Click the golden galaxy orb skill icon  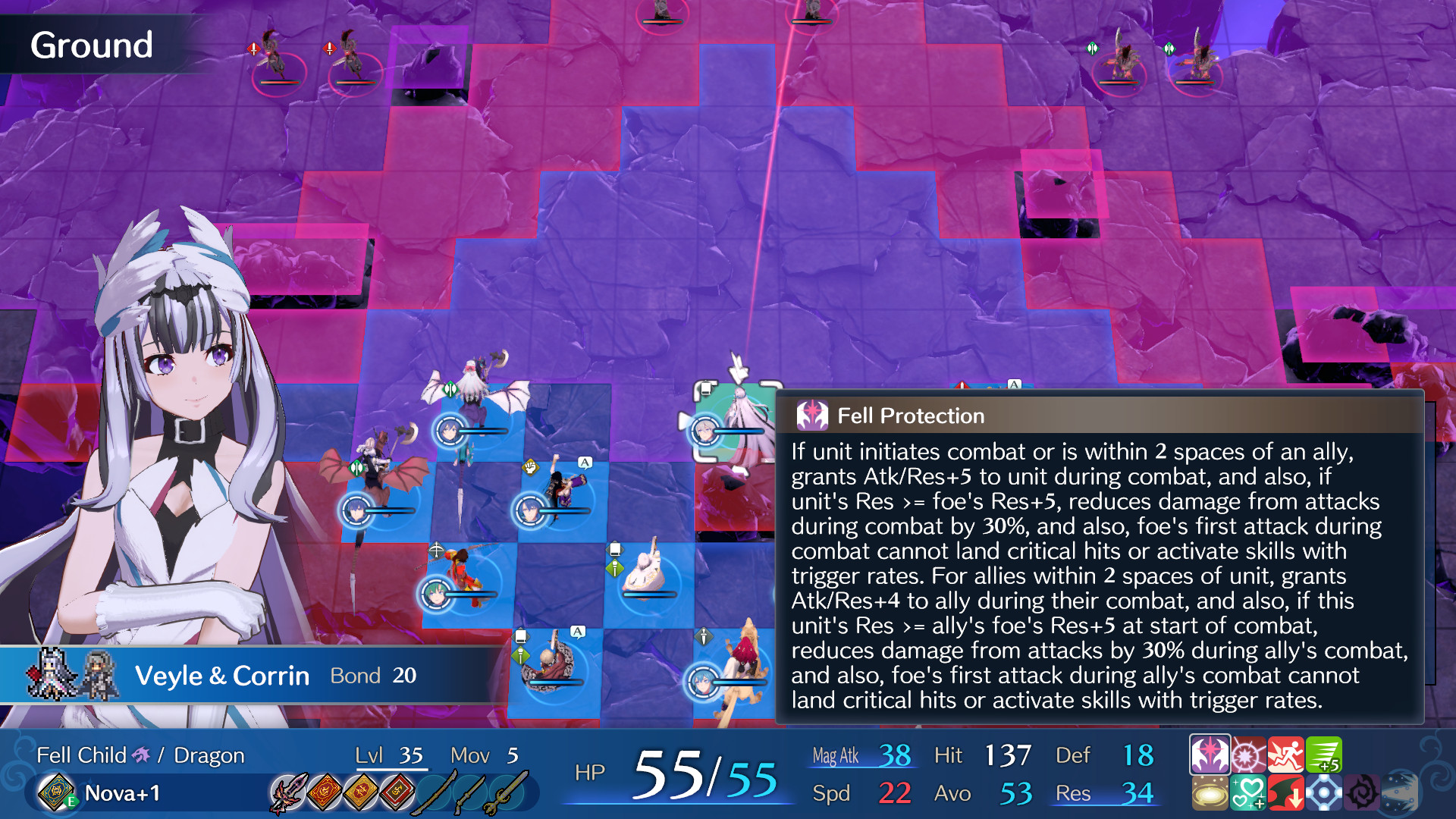pos(1209,793)
